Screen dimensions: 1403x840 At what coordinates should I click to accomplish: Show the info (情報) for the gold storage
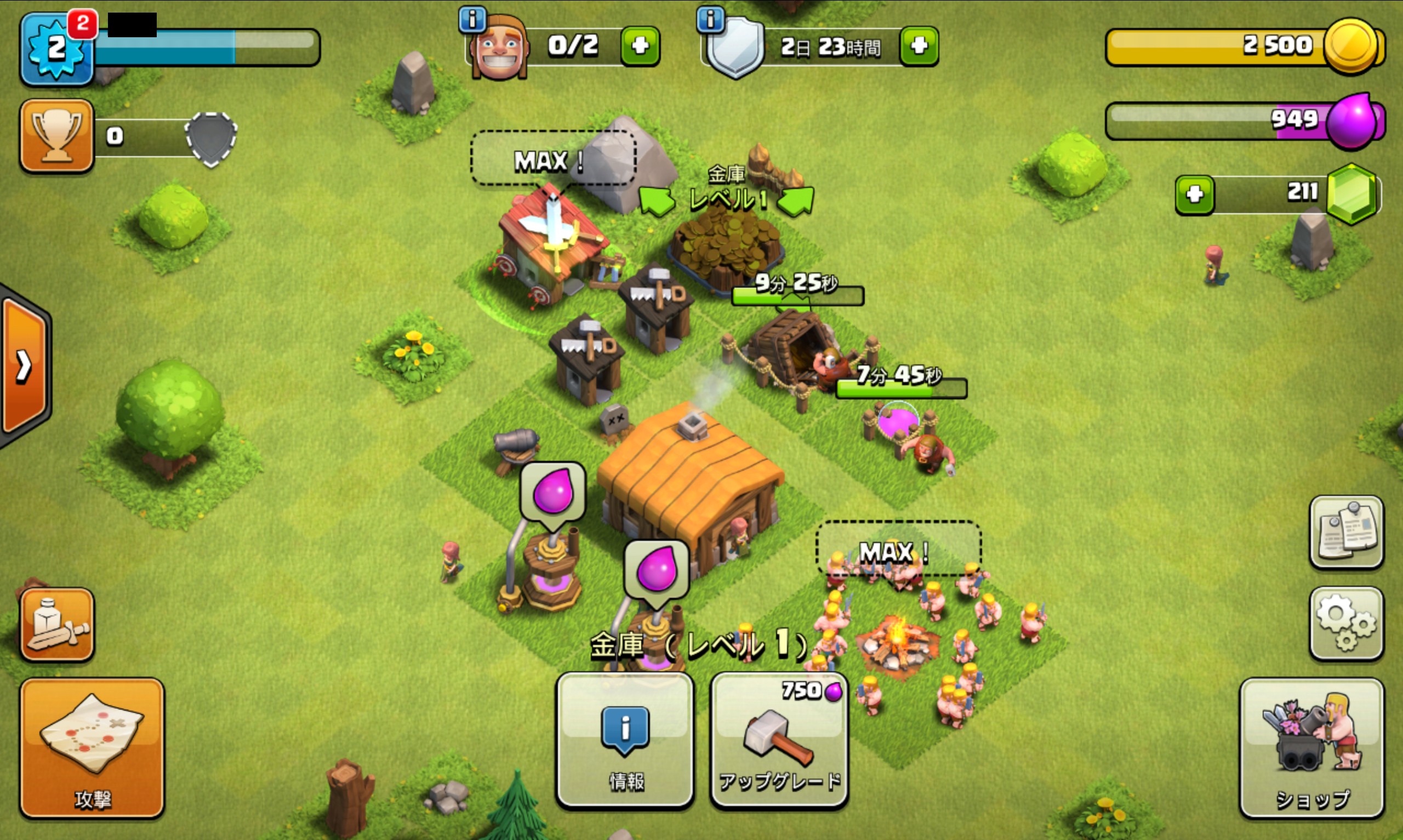tap(625, 739)
